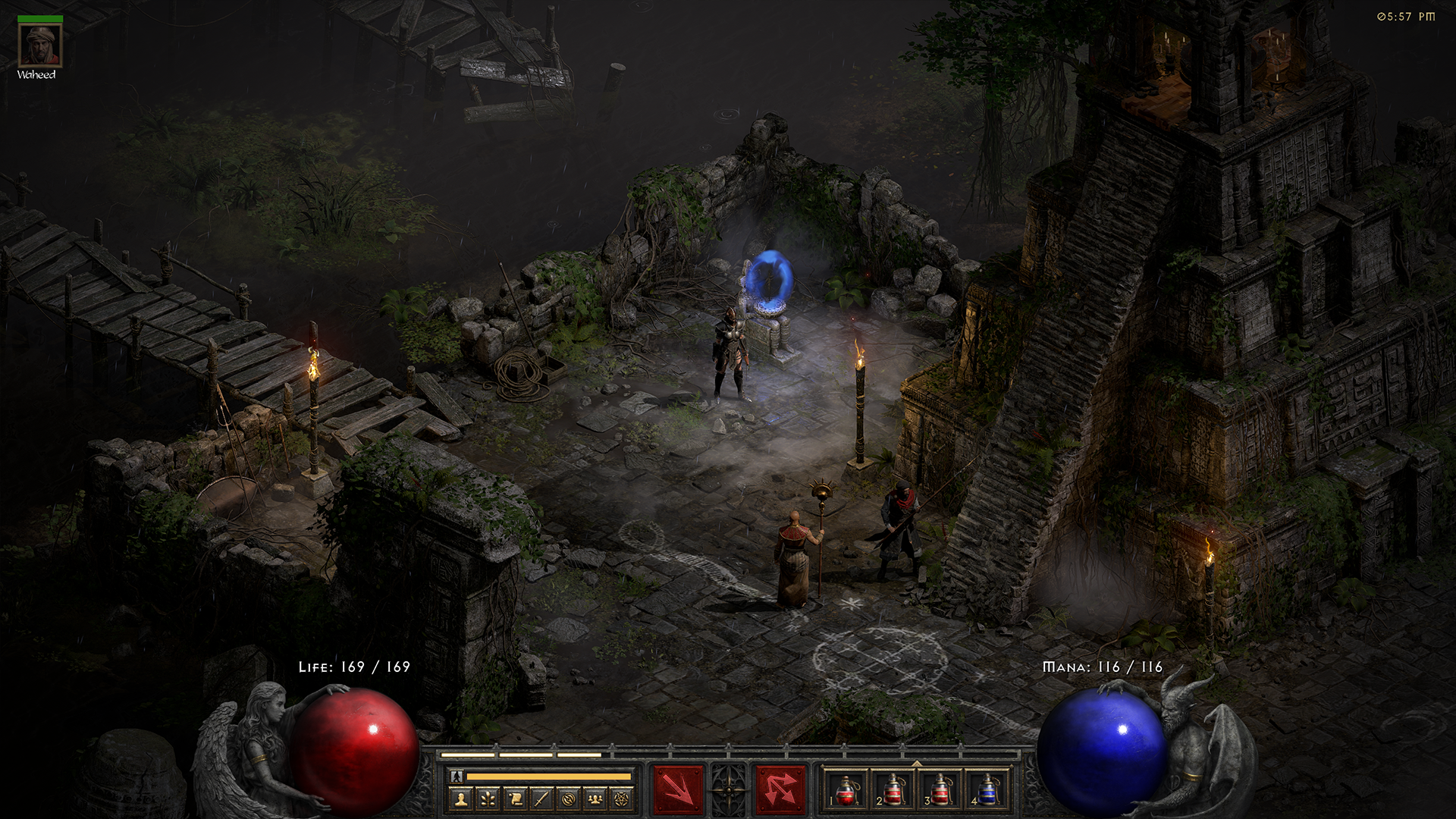Open the pentagram game menu icon
The width and height of the screenshot is (1456, 819).
pyautogui.click(x=622, y=799)
